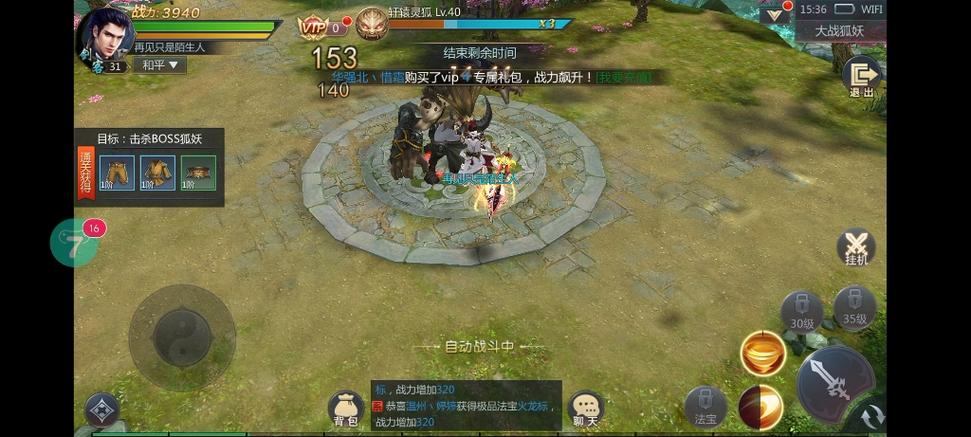Click the 我要充值 recharge link
Image resolution: width=971 pixels, height=437 pixels.
pos(626,76)
